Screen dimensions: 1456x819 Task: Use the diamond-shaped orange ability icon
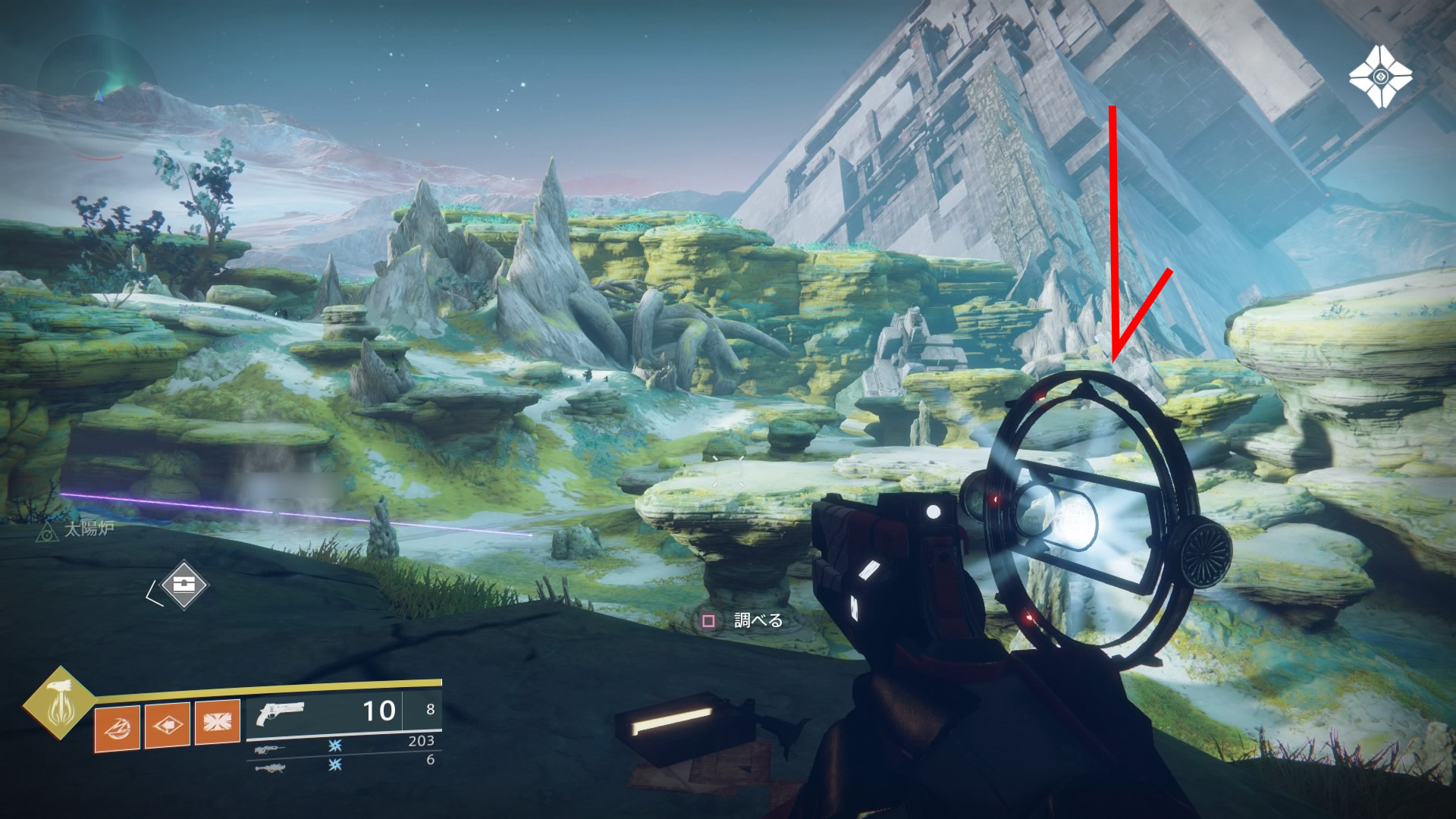click(167, 725)
